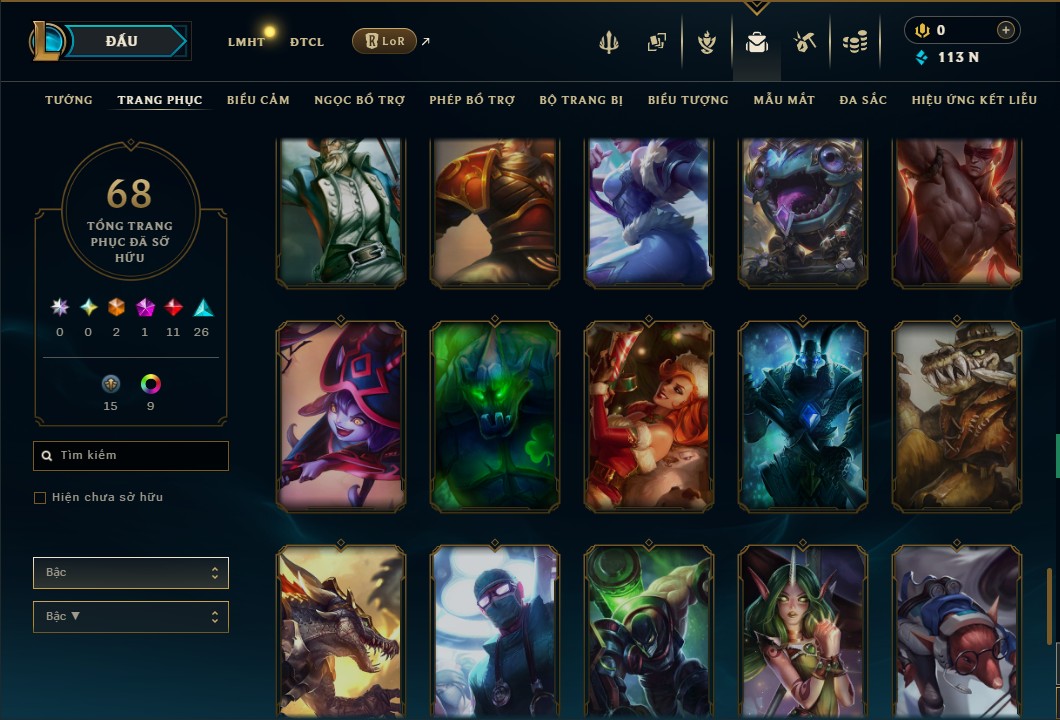
Task: Switch to the ĐTCL game tab
Action: (x=307, y=42)
